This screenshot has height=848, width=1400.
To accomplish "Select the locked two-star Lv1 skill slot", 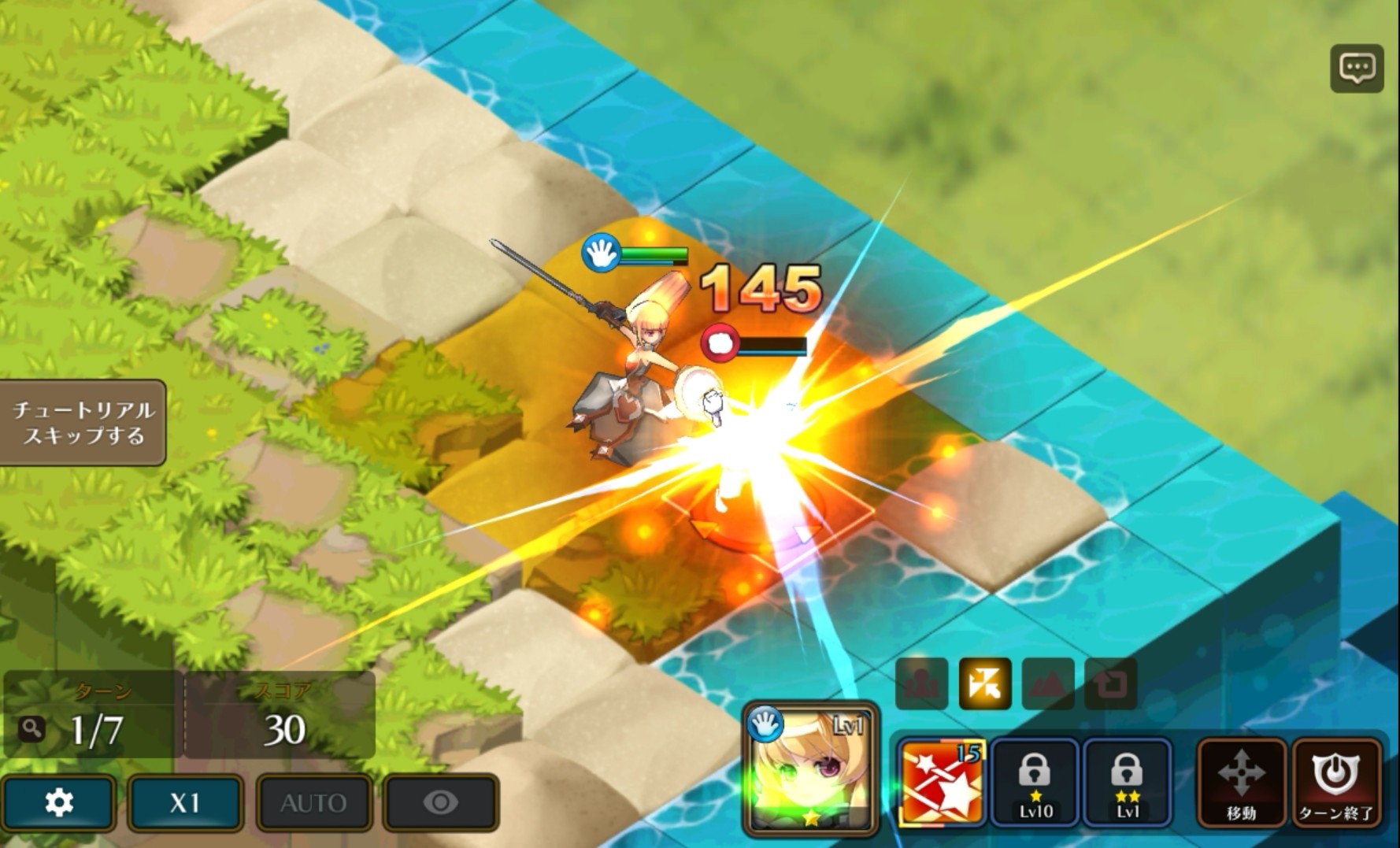I will (1127, 782).
